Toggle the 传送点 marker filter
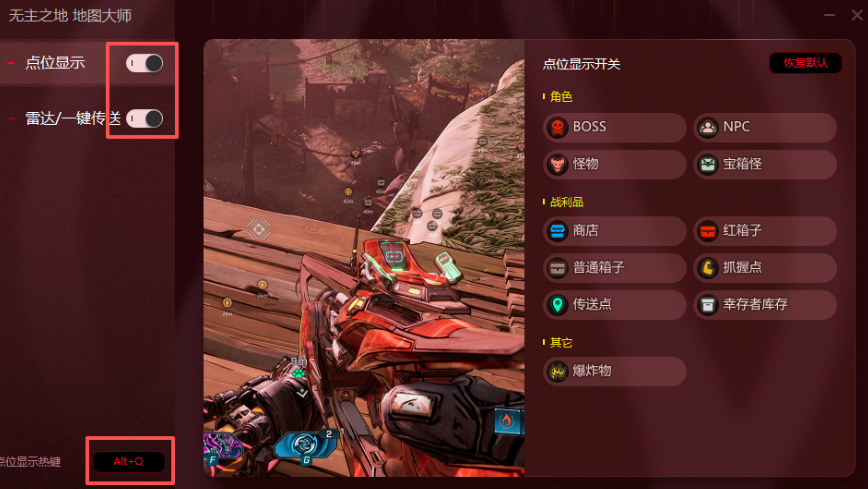 point(615,304)
